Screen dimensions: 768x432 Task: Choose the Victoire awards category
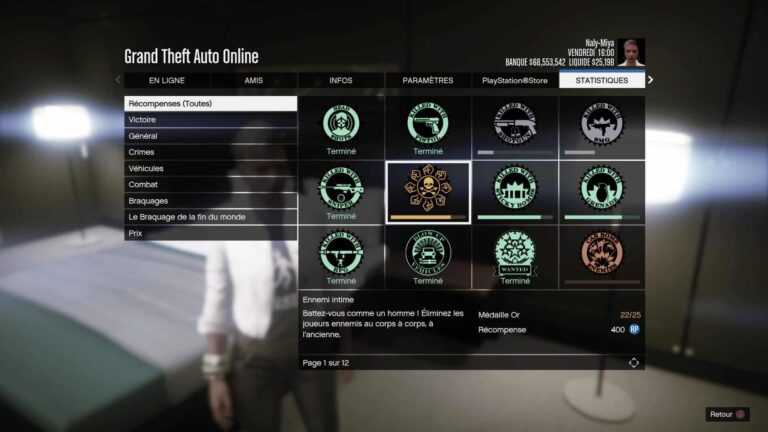(x=210, y=120)
